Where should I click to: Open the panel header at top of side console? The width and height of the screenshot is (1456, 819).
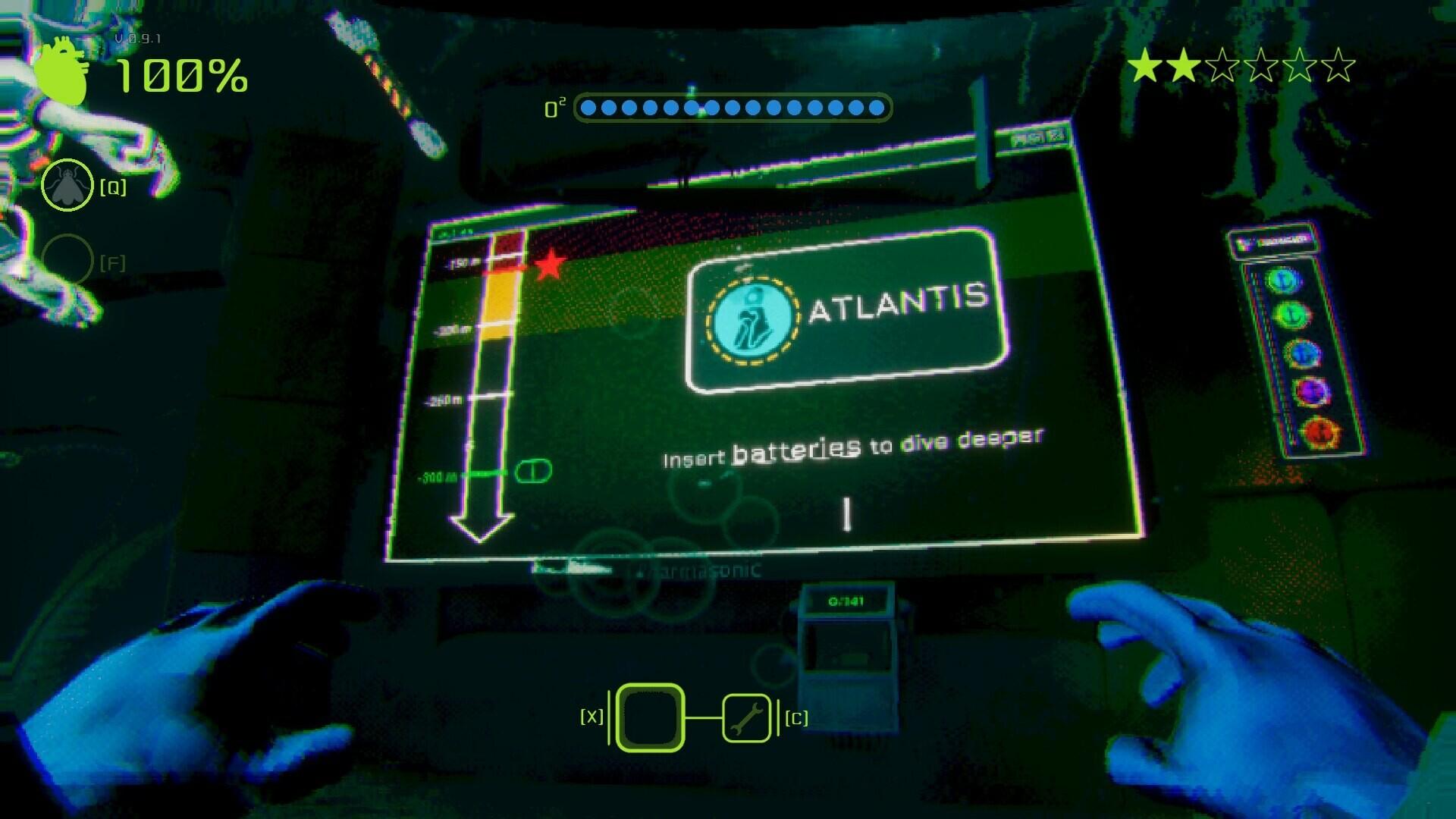(x=1272, y=240)
